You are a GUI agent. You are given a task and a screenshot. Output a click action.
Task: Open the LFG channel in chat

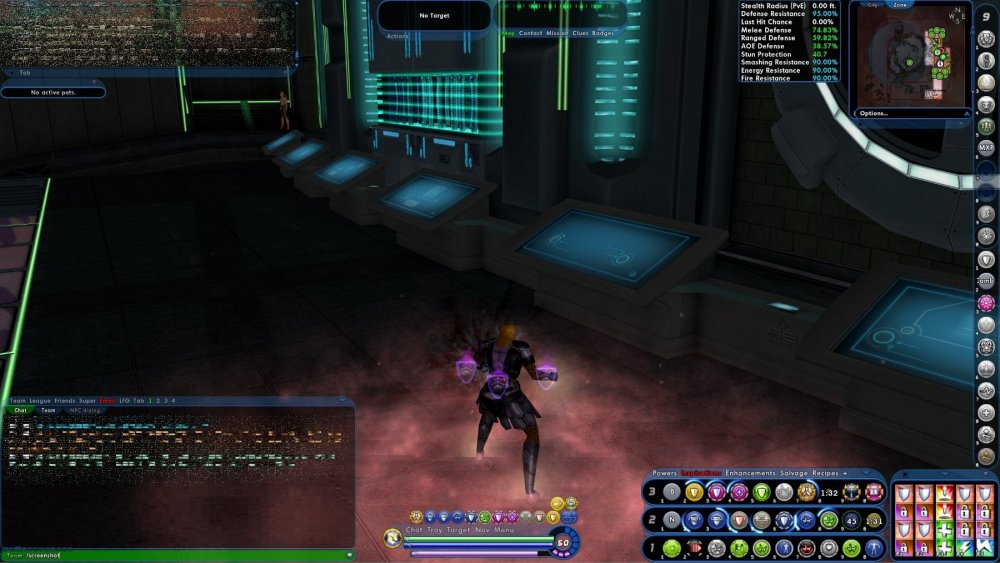pyautogui.click(x=124, y=400)
